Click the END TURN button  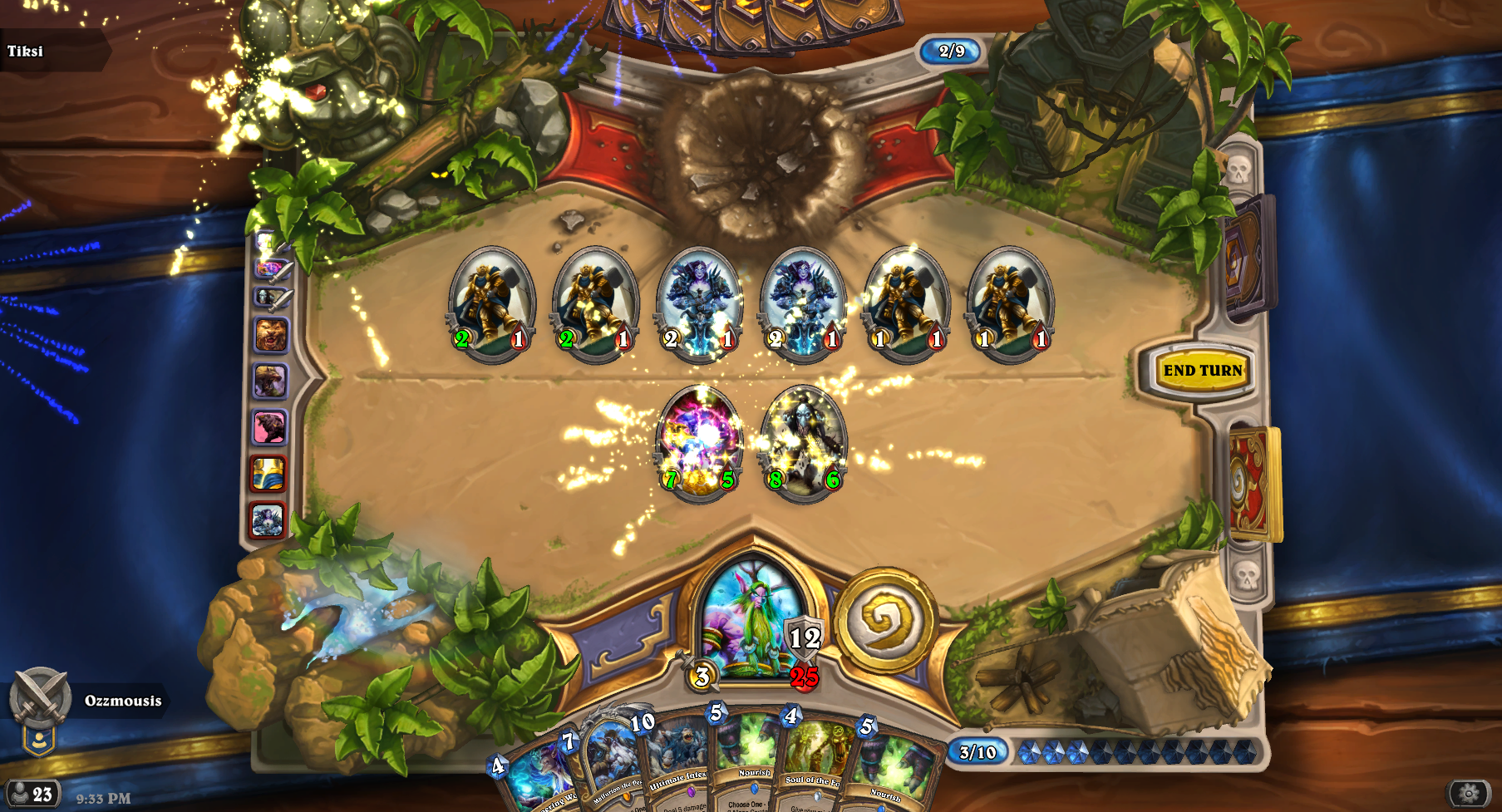pos(1202,371)
